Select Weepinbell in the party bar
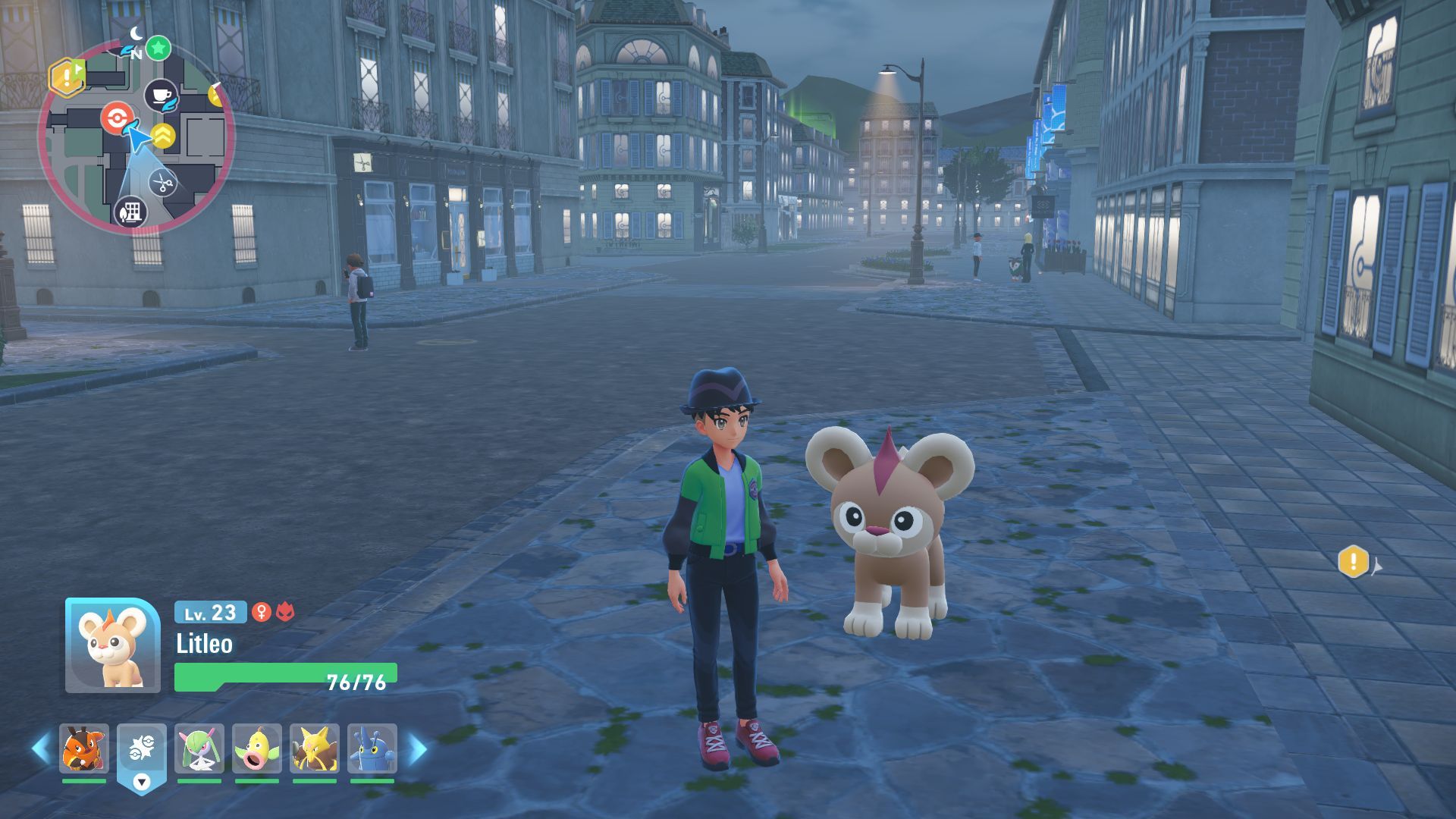Image resolution: width=1456 pixels, height=819 pixels. tap(257, 748)
